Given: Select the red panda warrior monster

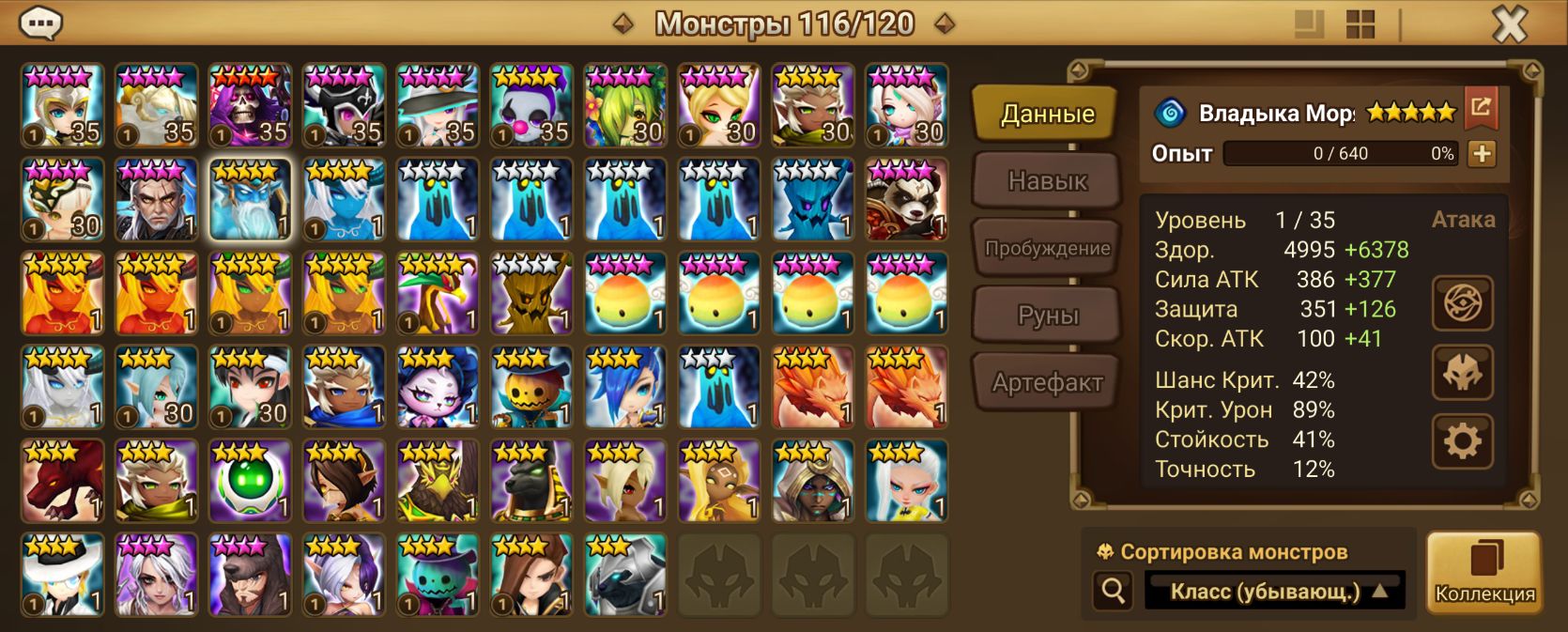Looking at the screenshot, I should [x=906, y=199].
